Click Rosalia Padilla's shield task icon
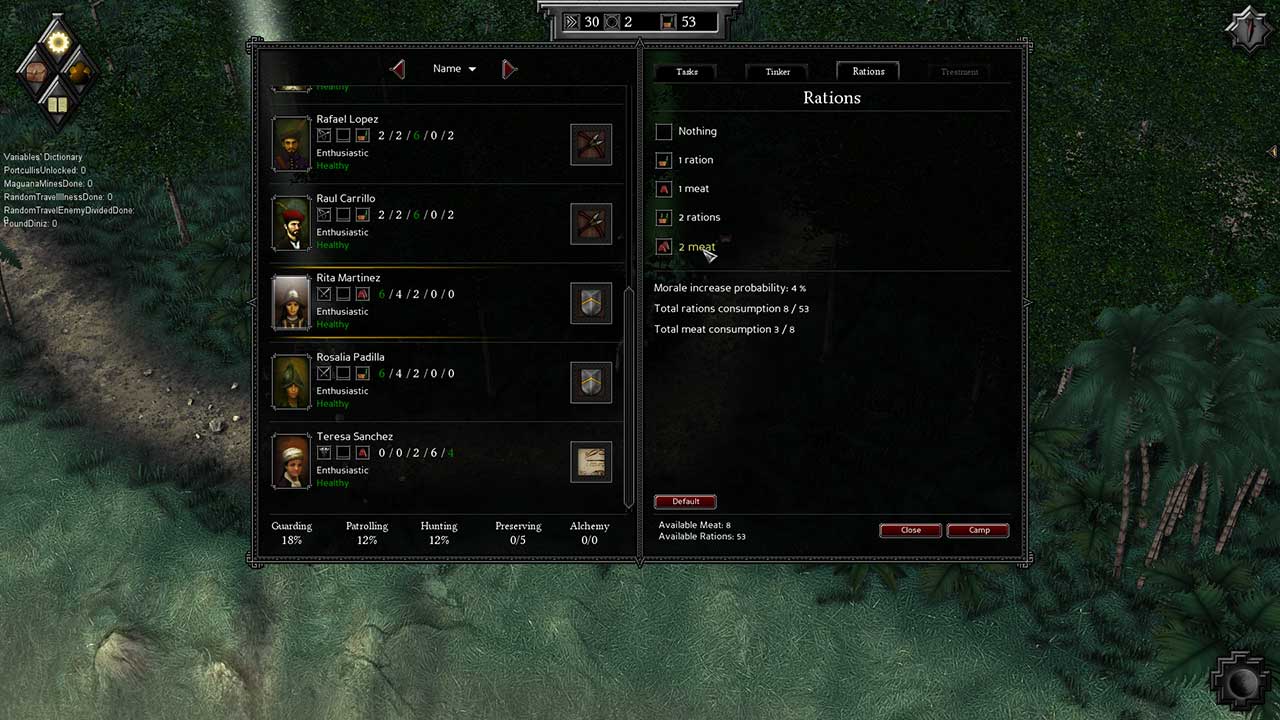Image resolution: width=1280 pixels, height=720 pixels. 591,382
